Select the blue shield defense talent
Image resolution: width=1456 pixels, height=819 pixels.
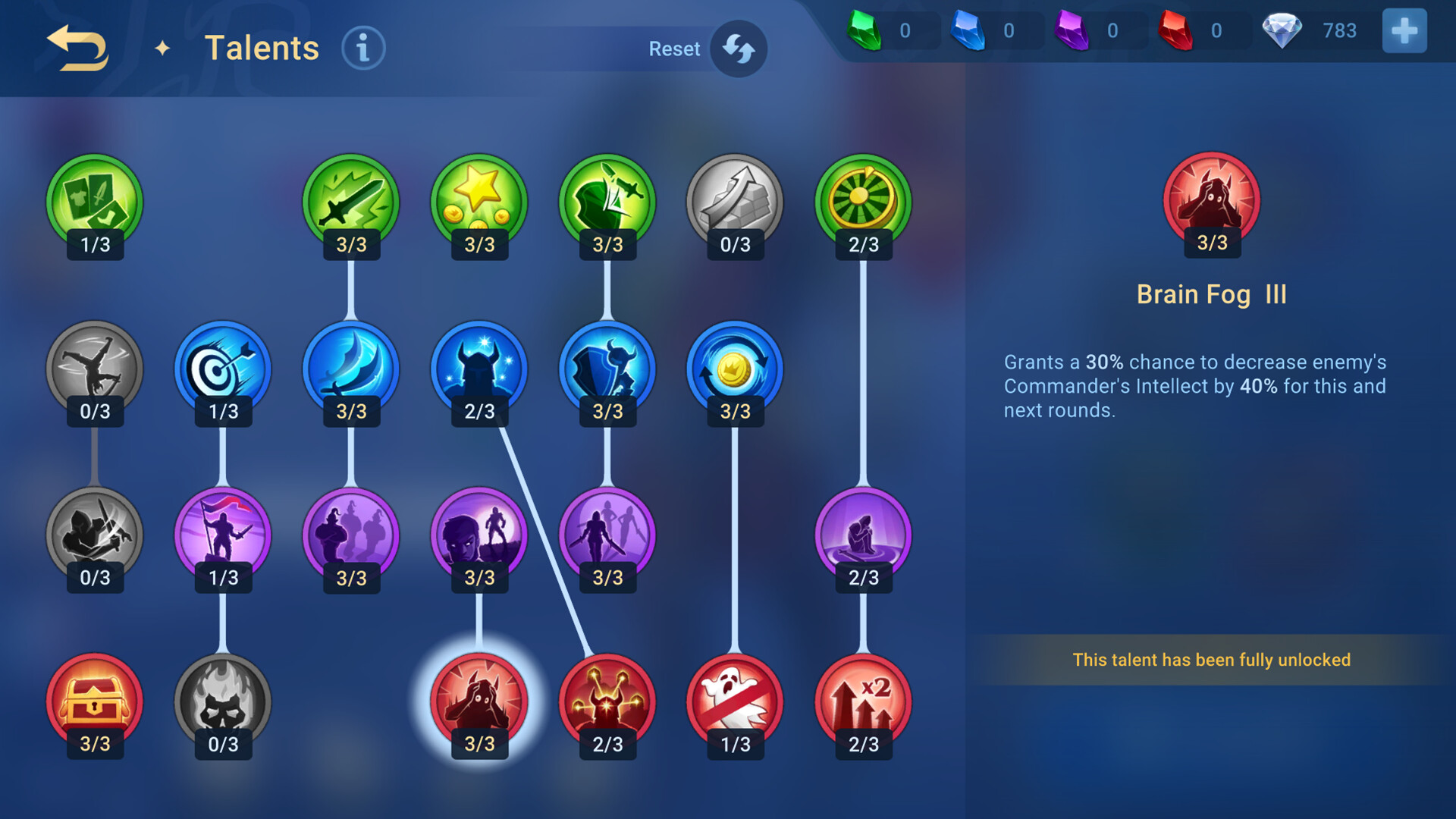pyautogui.click(x=606, y=368)
